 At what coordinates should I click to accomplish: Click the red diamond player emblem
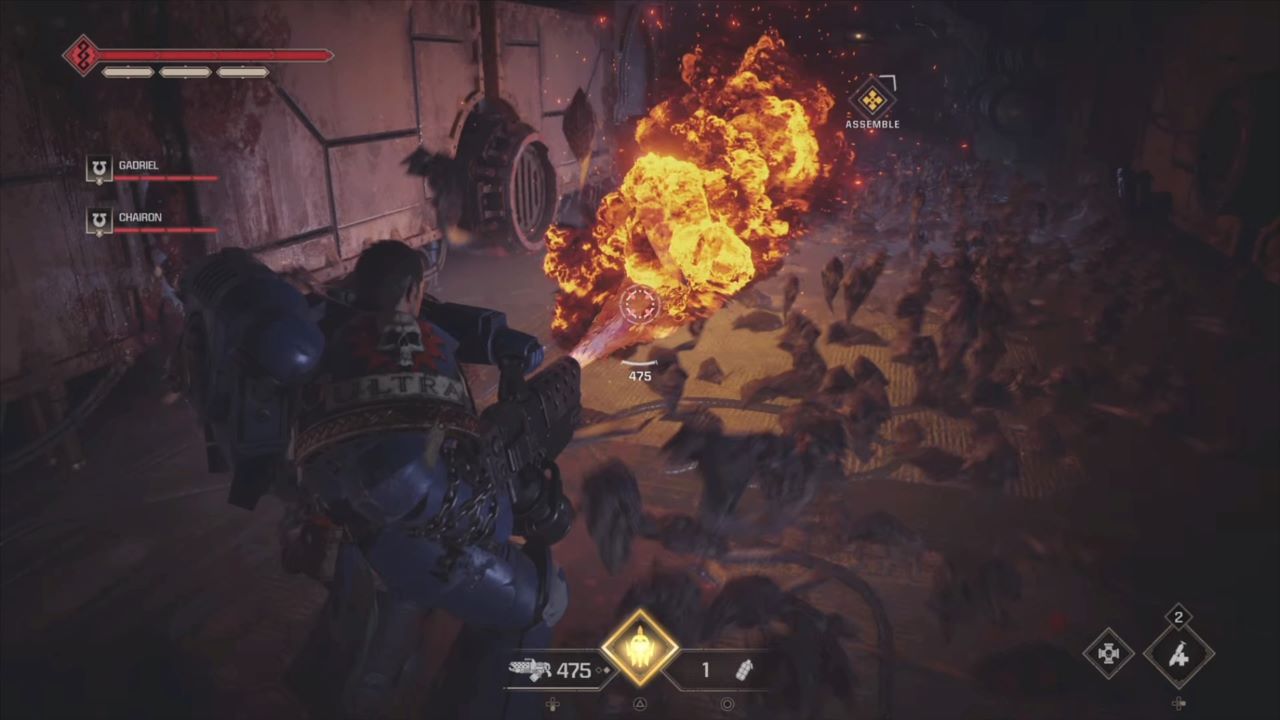click(x=81, y=55)
